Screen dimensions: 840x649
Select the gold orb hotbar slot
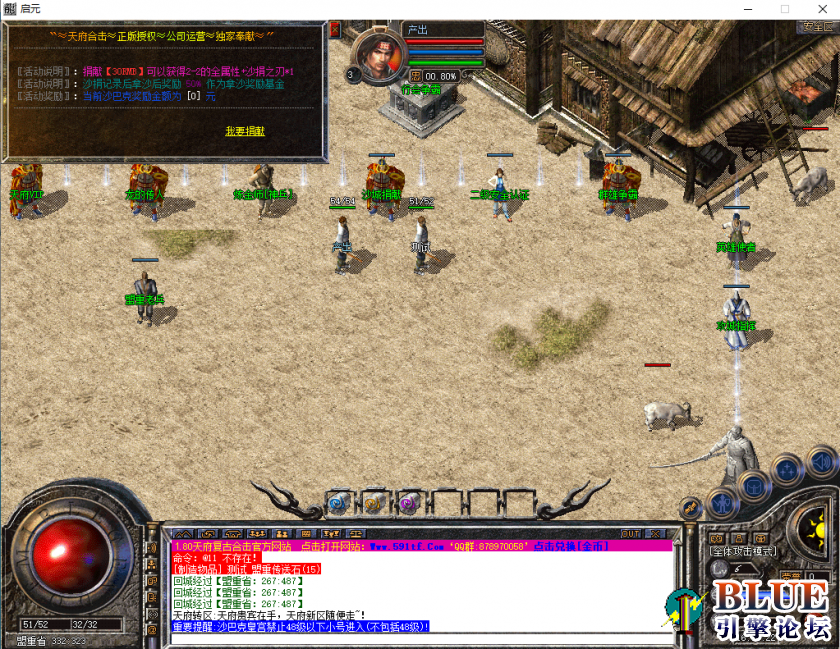[372, 502]
